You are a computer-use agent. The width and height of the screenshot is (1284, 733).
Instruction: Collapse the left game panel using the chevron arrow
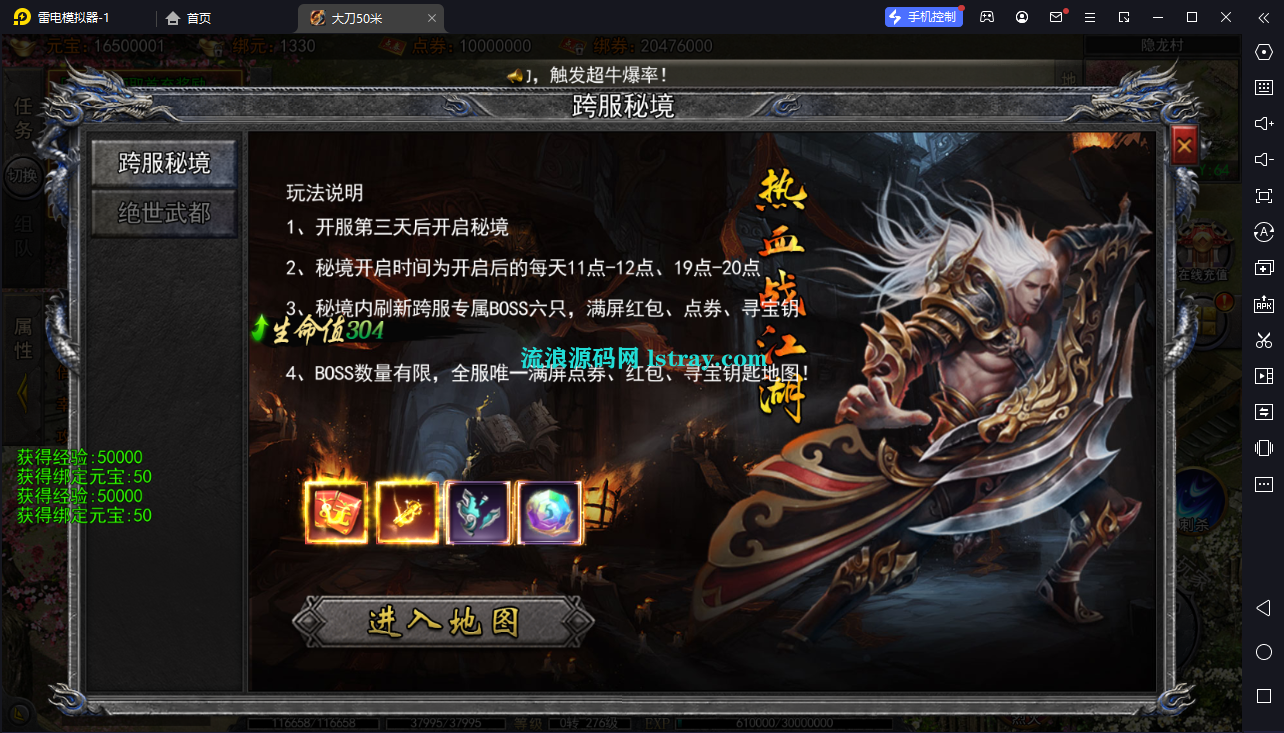tap(22, 390)
